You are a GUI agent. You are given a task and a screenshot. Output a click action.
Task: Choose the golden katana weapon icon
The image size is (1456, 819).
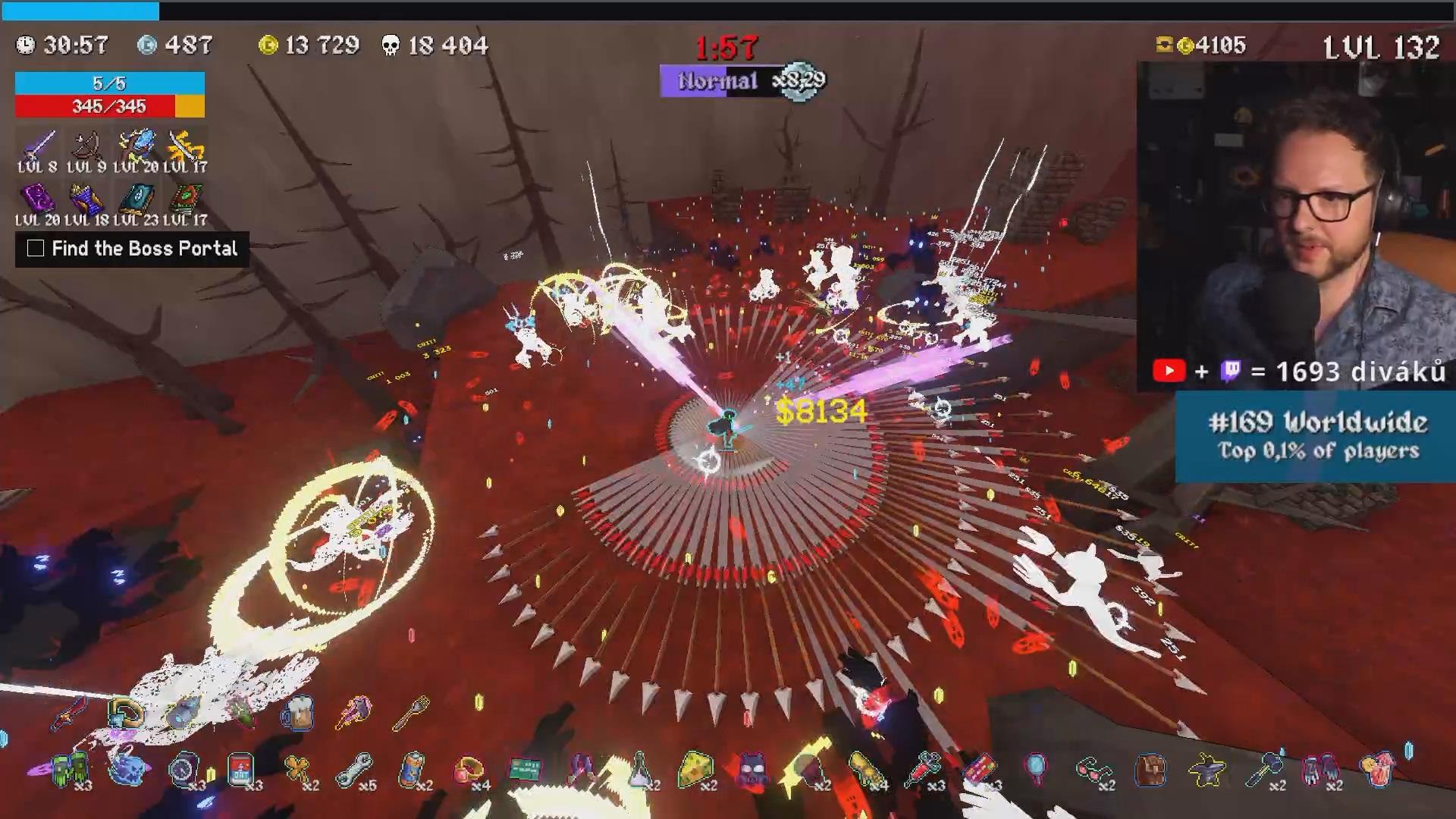coord(185,146)
